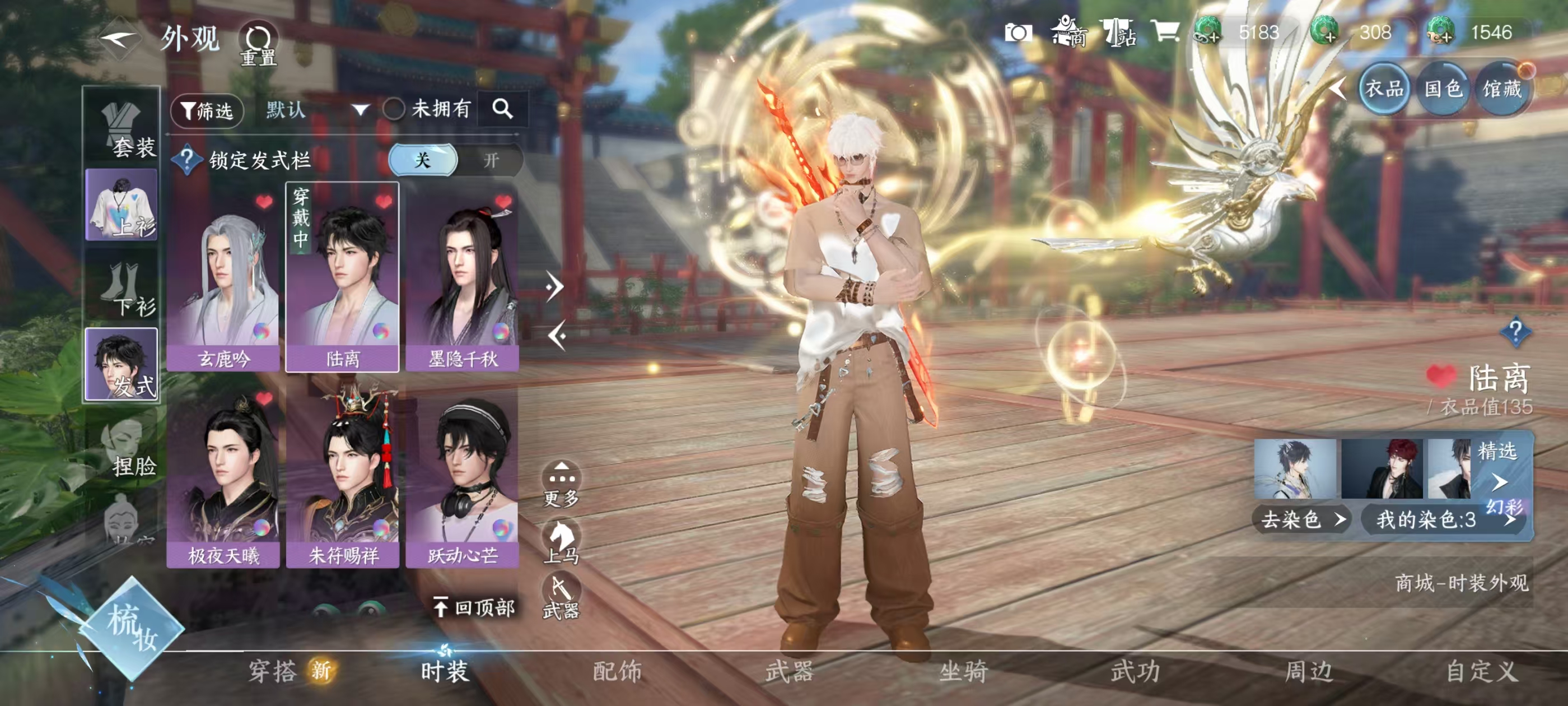Pick the 极夜天曦 hairstyle card
Screen dimensions: 1568x706
[x=223, y=478]
